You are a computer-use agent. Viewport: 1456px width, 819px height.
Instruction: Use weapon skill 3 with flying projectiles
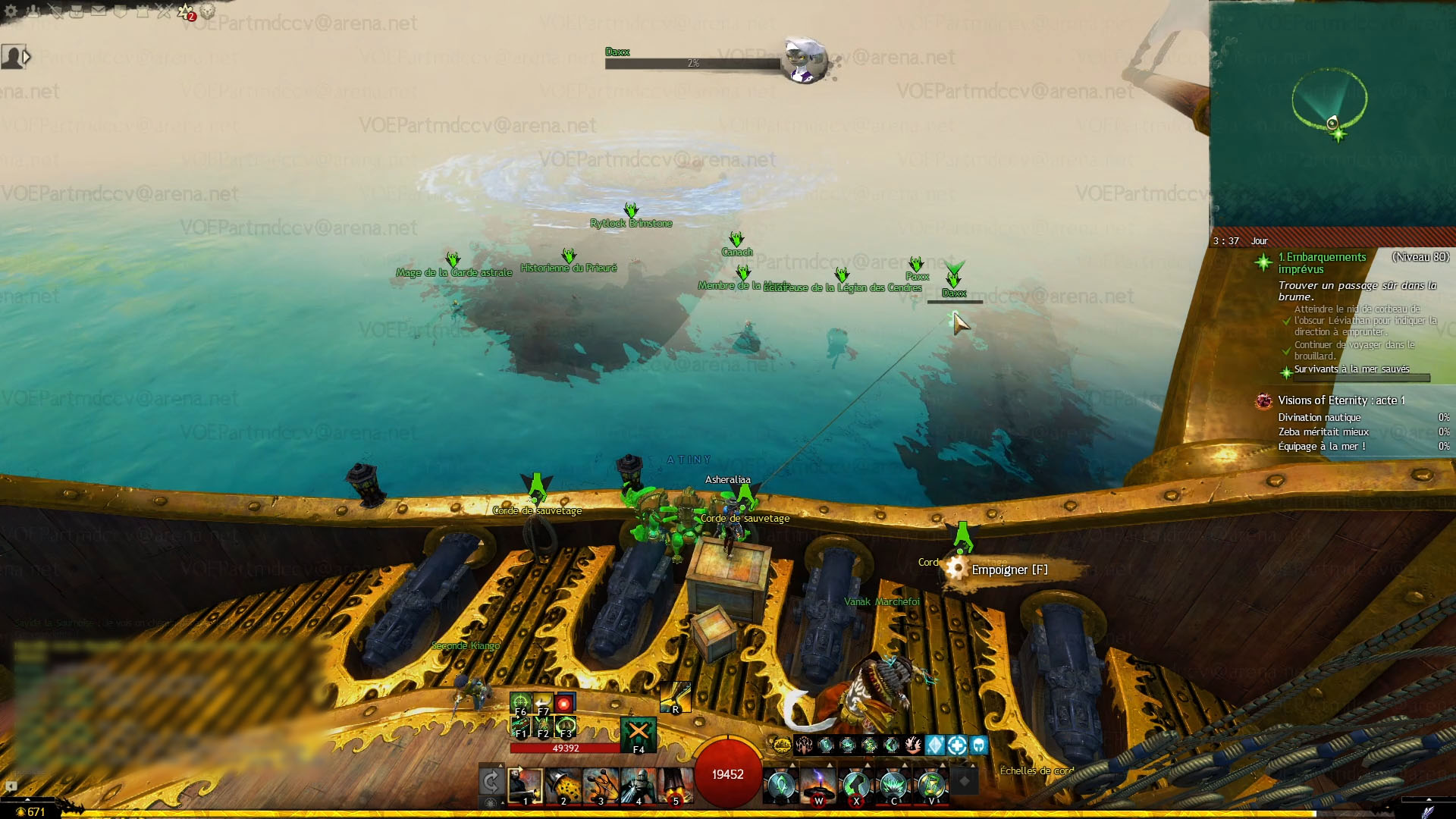[x=601, y=786]
